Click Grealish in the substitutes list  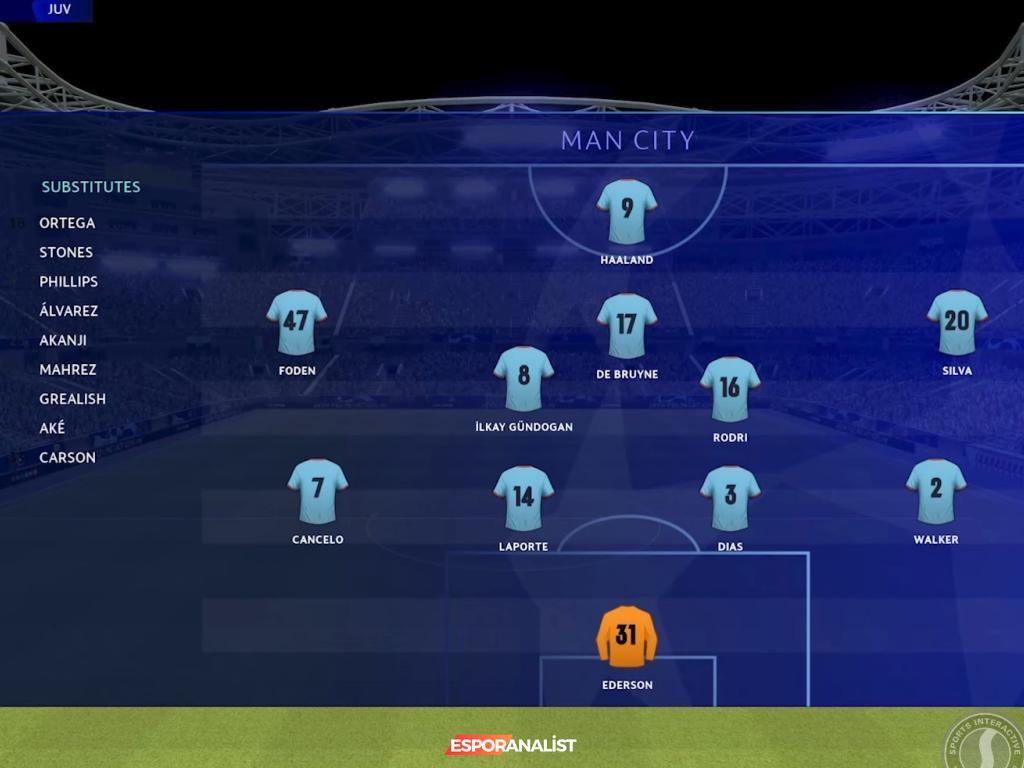coord(72,398)
